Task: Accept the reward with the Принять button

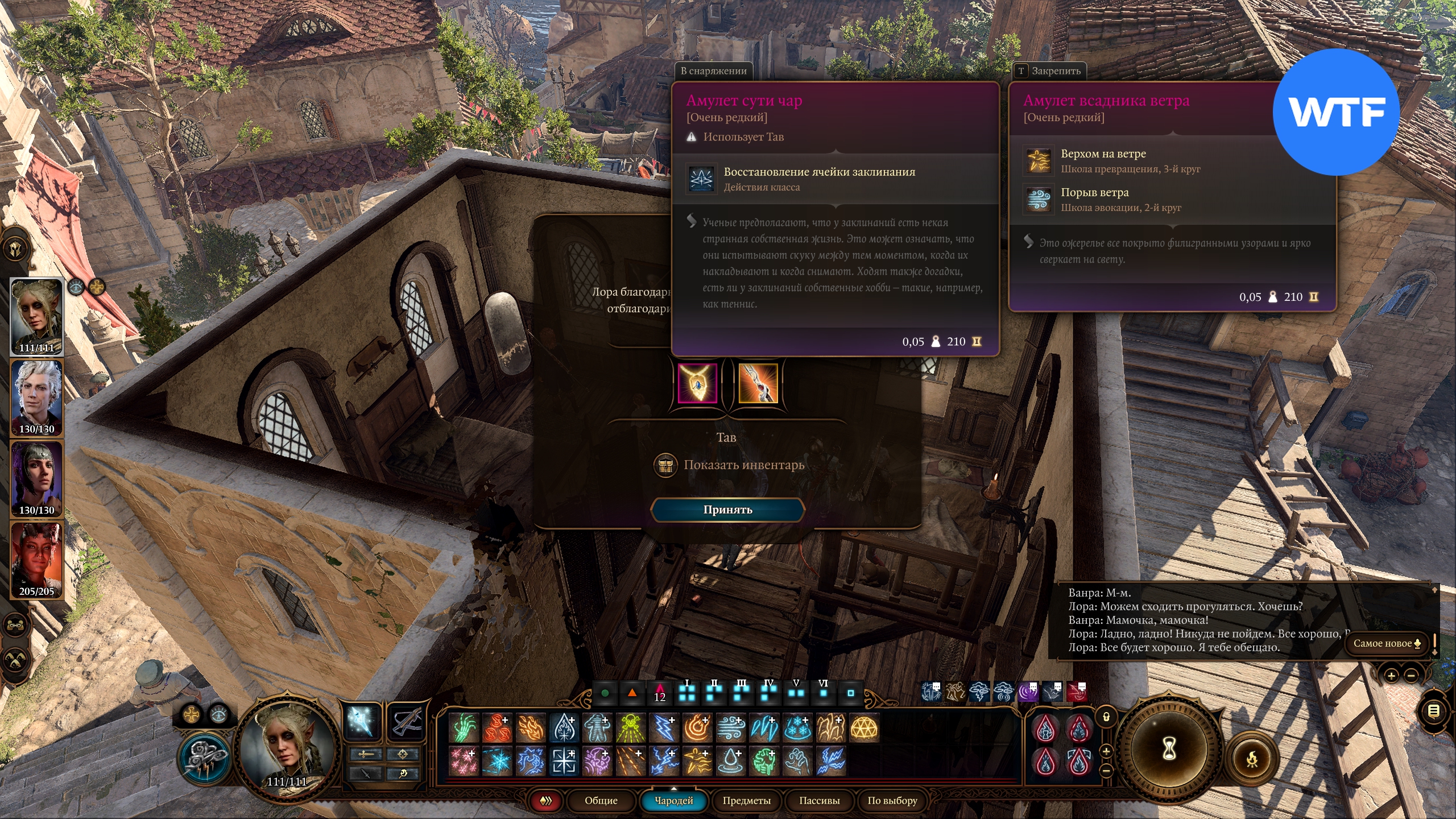Action: (727, 510)
